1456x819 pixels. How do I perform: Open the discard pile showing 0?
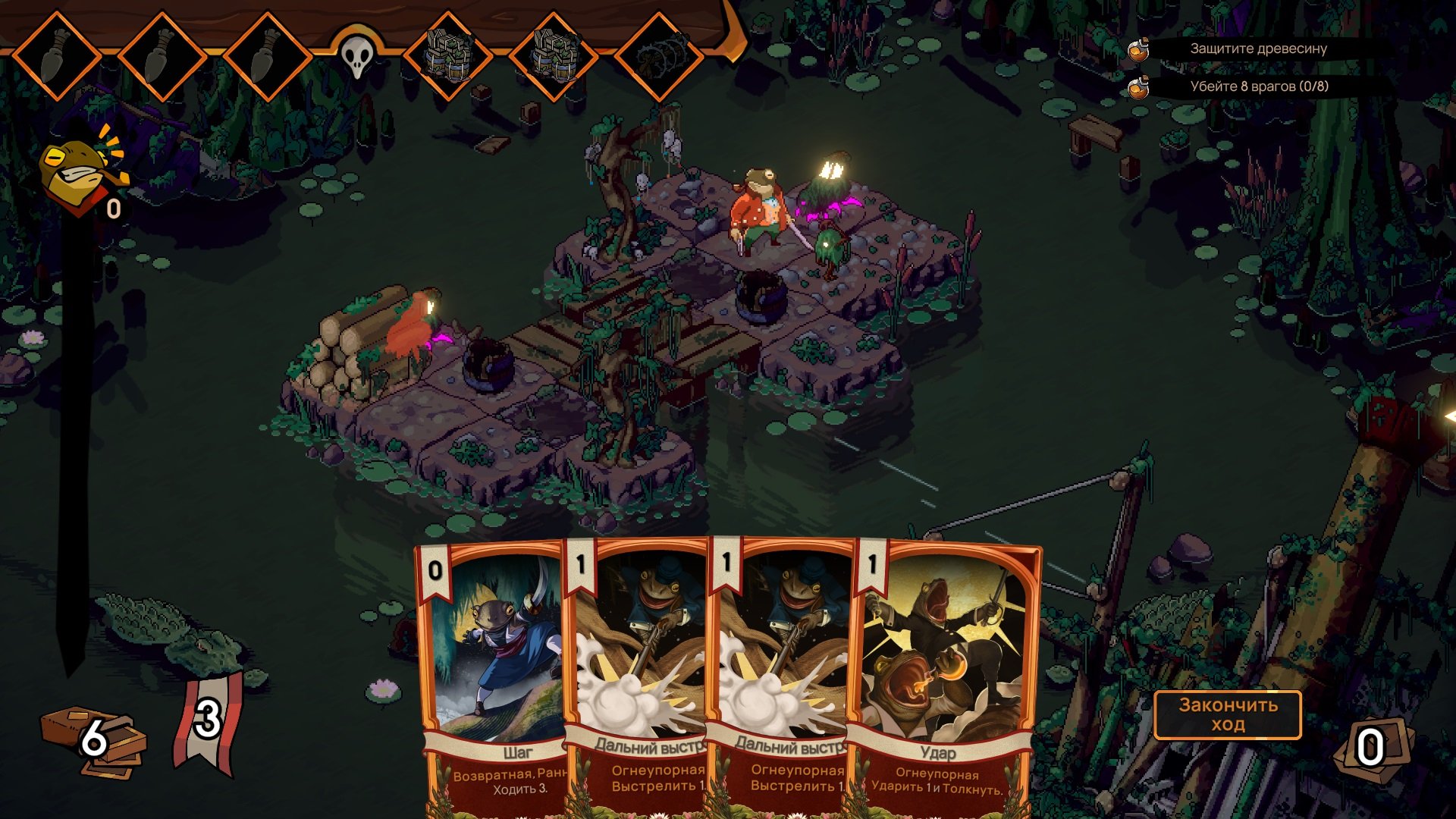1371,748
